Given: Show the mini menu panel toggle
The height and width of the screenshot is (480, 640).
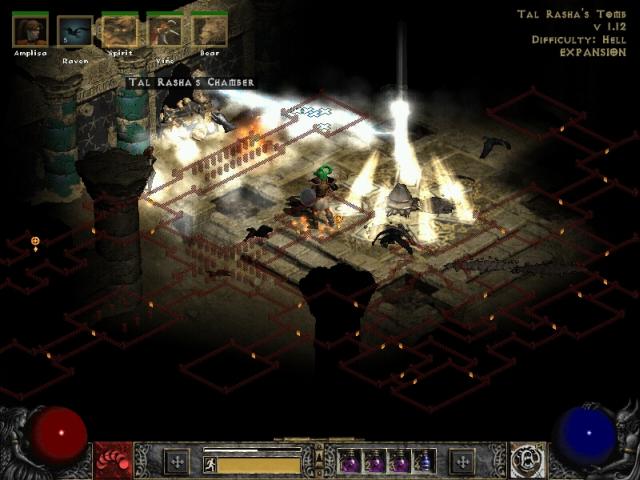Looking at the screenshot, I should pos(320,461).
